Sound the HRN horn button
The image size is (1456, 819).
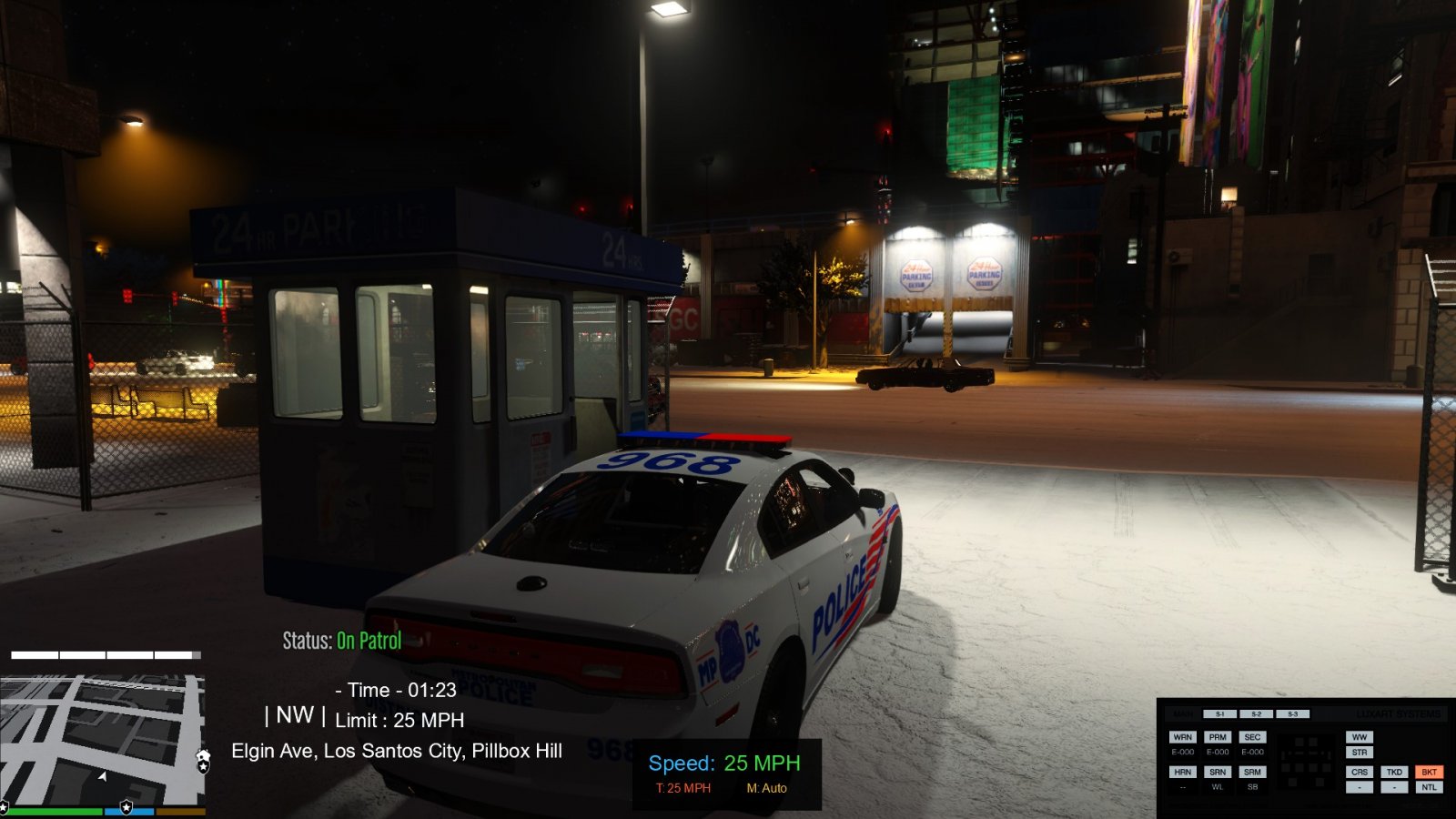(x=1182, y=772)
